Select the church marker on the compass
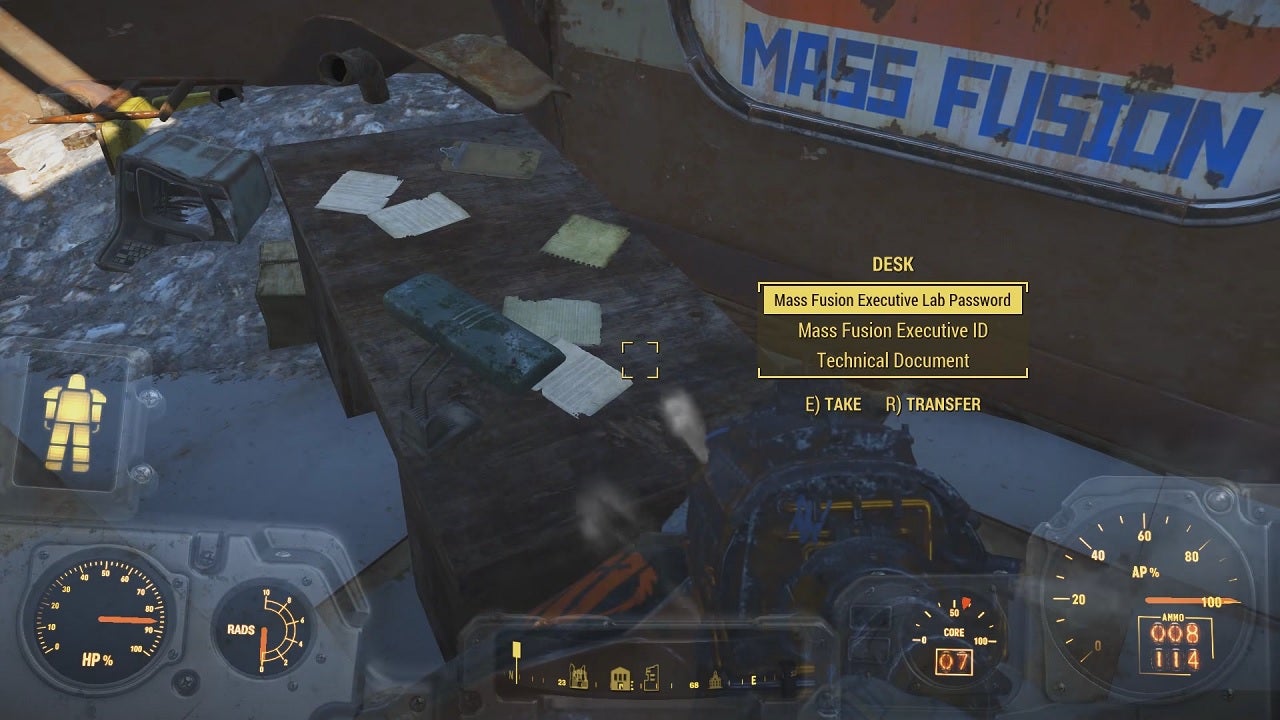The image size is (1280, 720). pyautogui.click(x=715, y=679)
